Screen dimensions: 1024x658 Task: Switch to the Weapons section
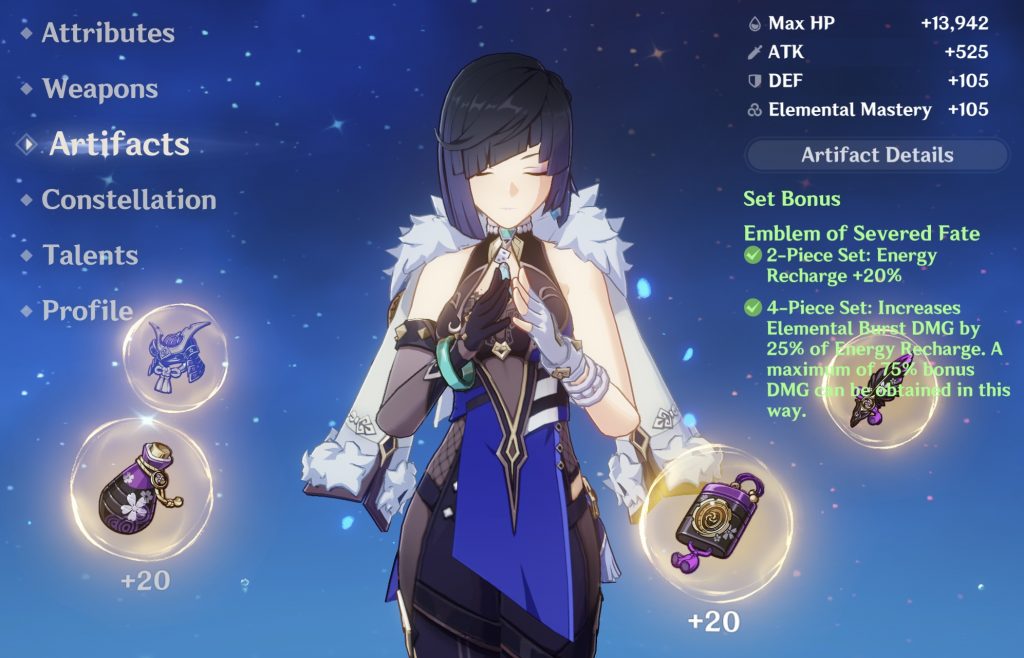pyautogui.click(x=99, y=89)
